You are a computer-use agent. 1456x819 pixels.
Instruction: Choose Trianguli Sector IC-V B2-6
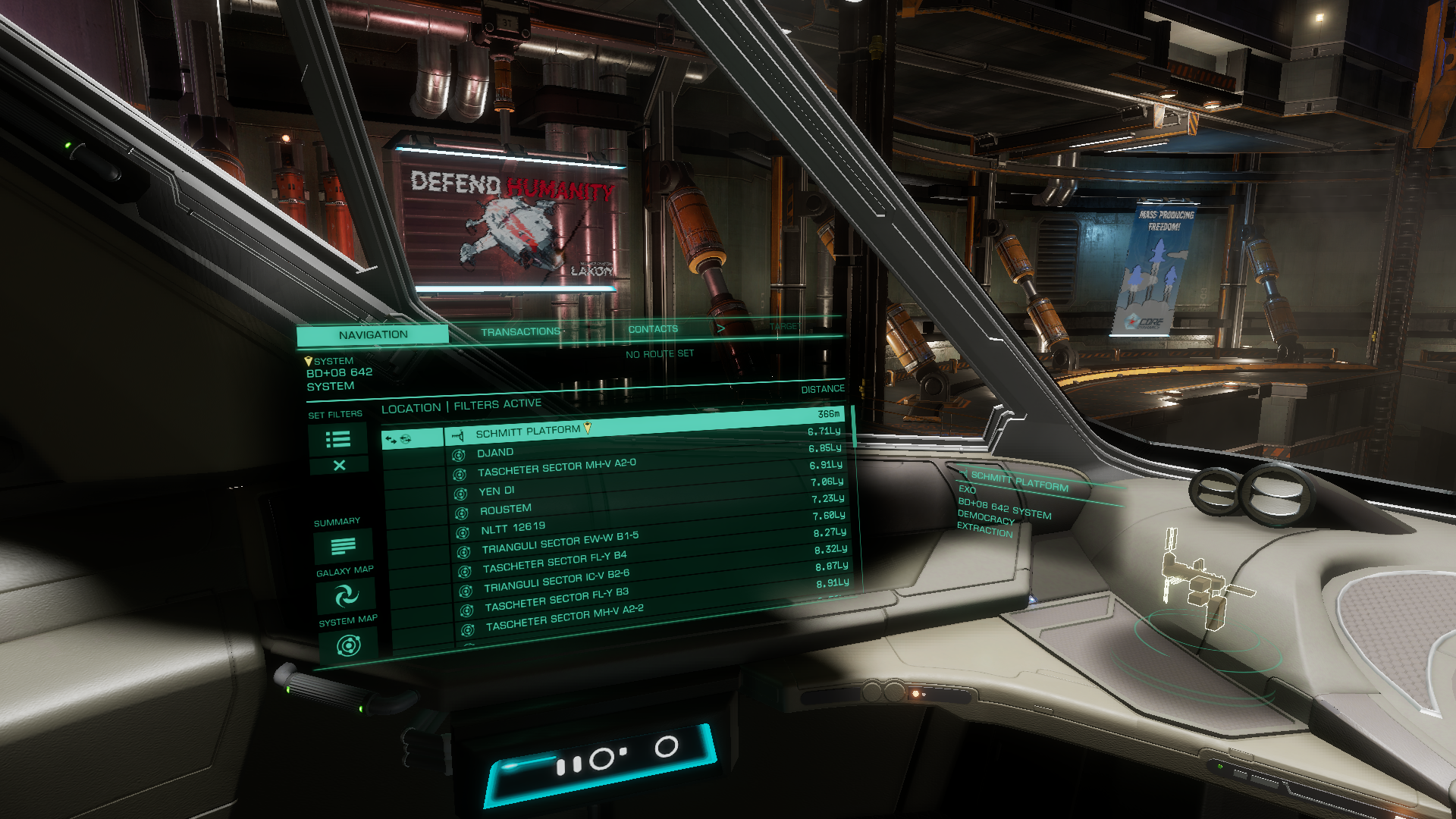(557, 580)
